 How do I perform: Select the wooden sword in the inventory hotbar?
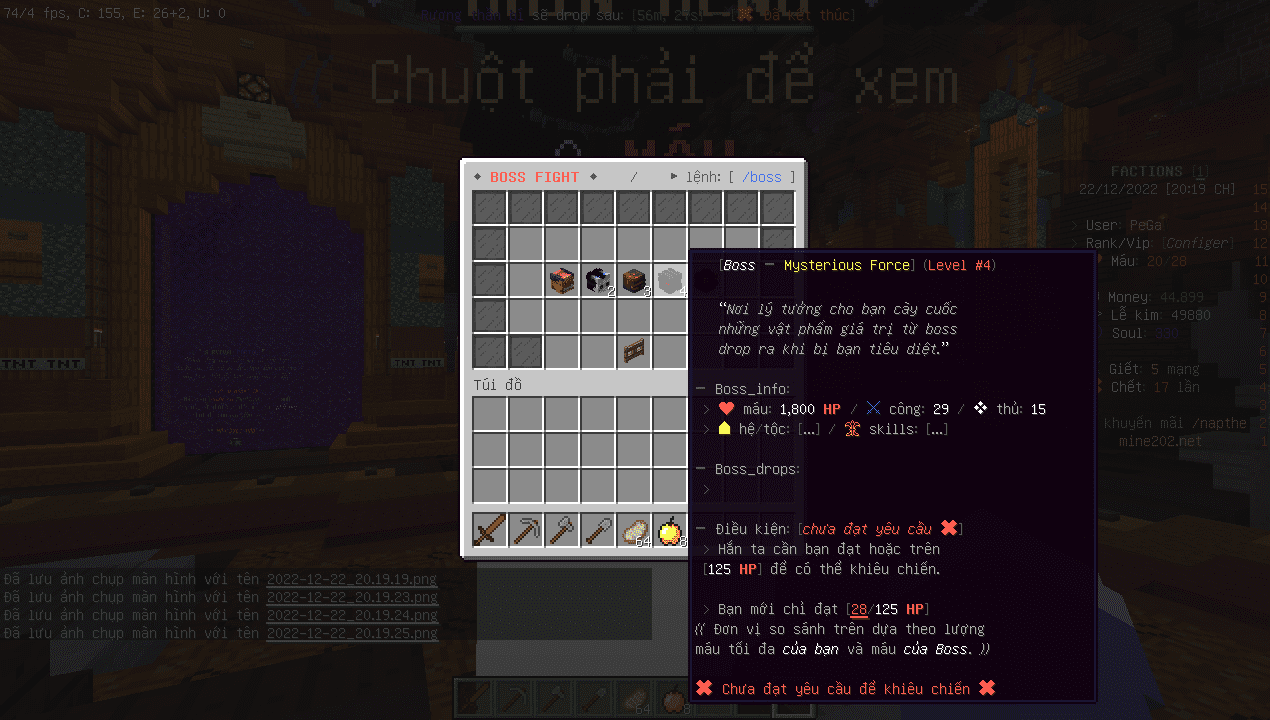tap(490, 529)
